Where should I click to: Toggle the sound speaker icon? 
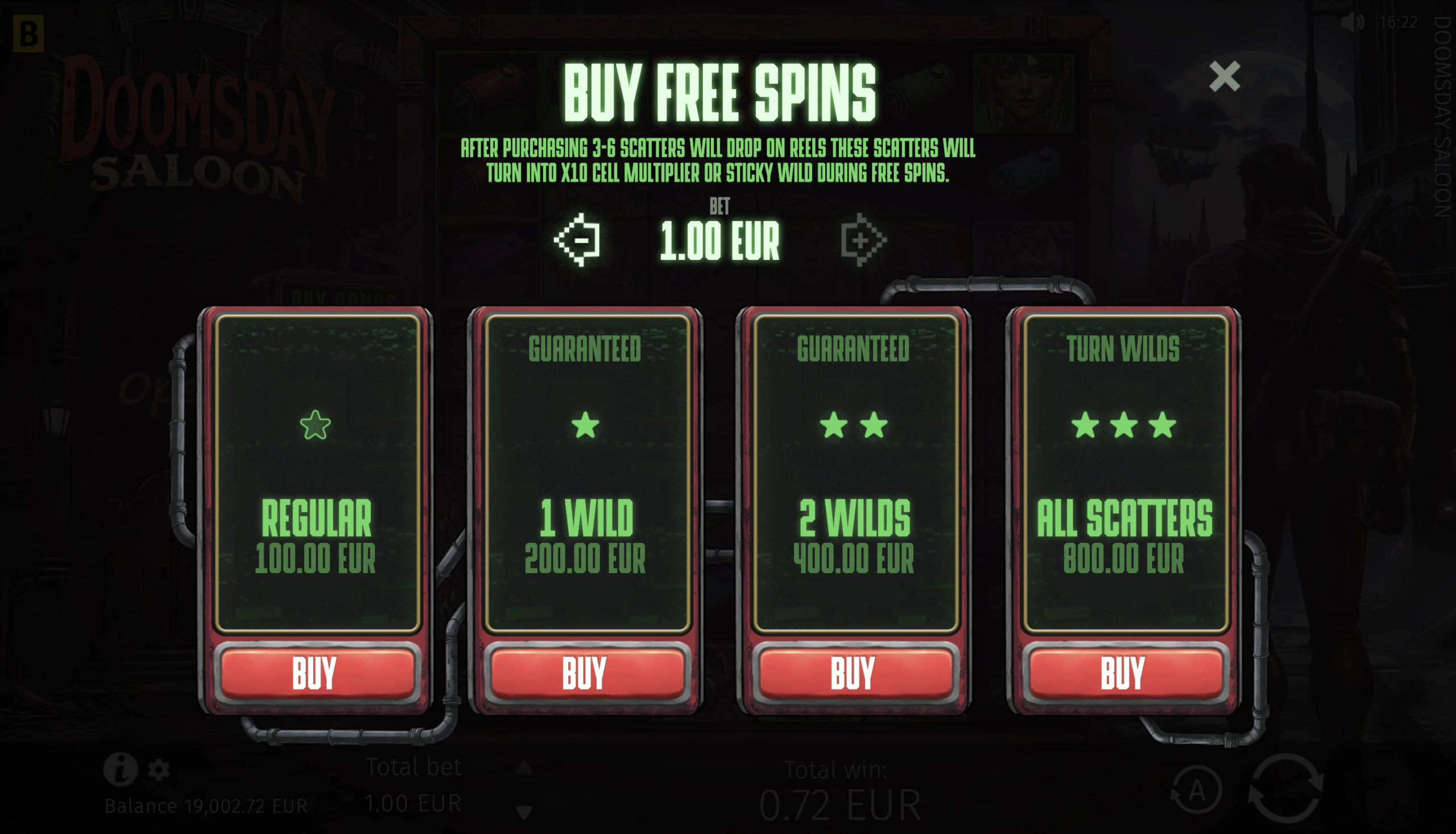pos(1352,22)
